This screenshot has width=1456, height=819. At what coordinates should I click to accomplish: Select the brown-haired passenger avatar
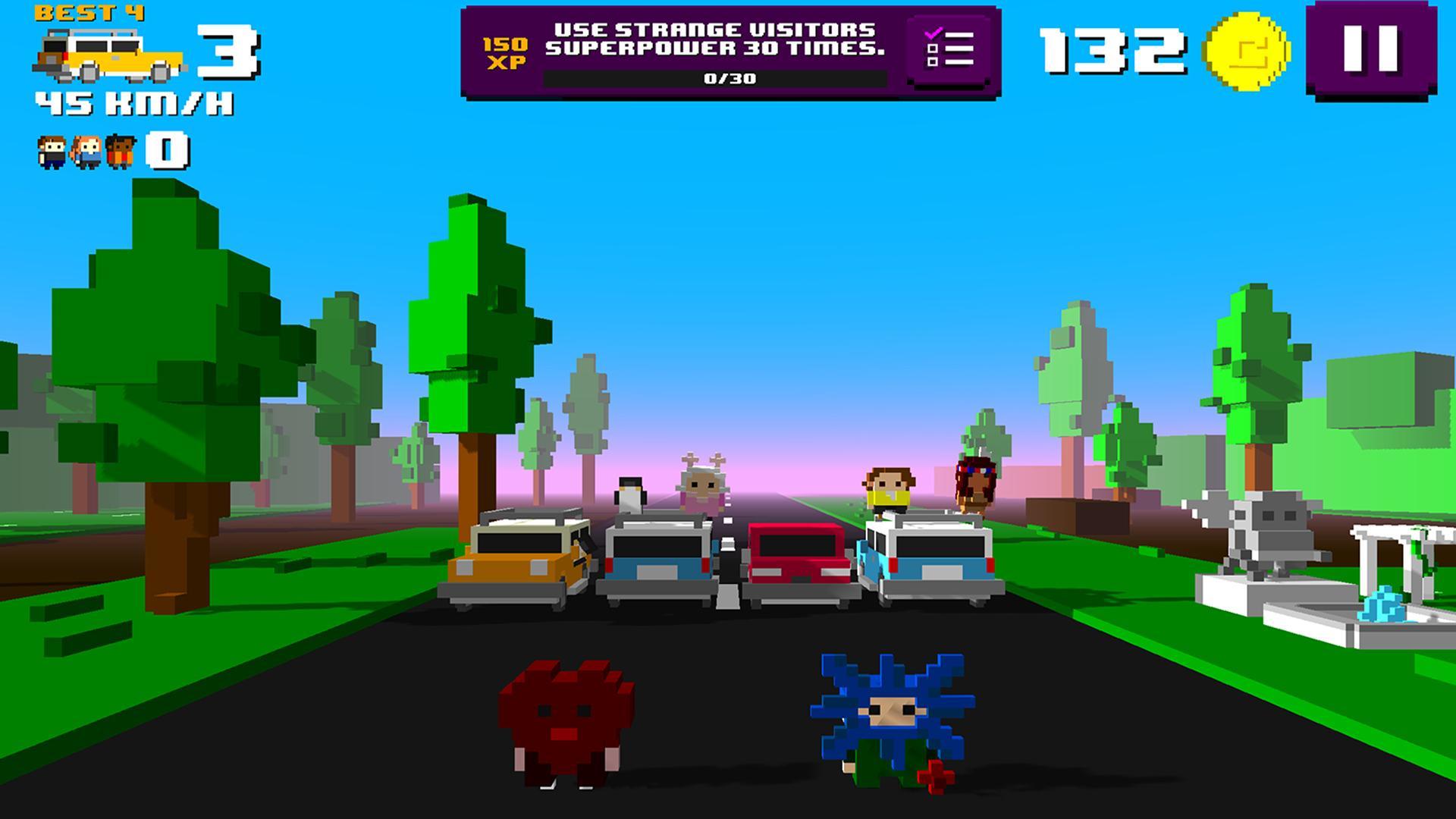tap(52, 150)
